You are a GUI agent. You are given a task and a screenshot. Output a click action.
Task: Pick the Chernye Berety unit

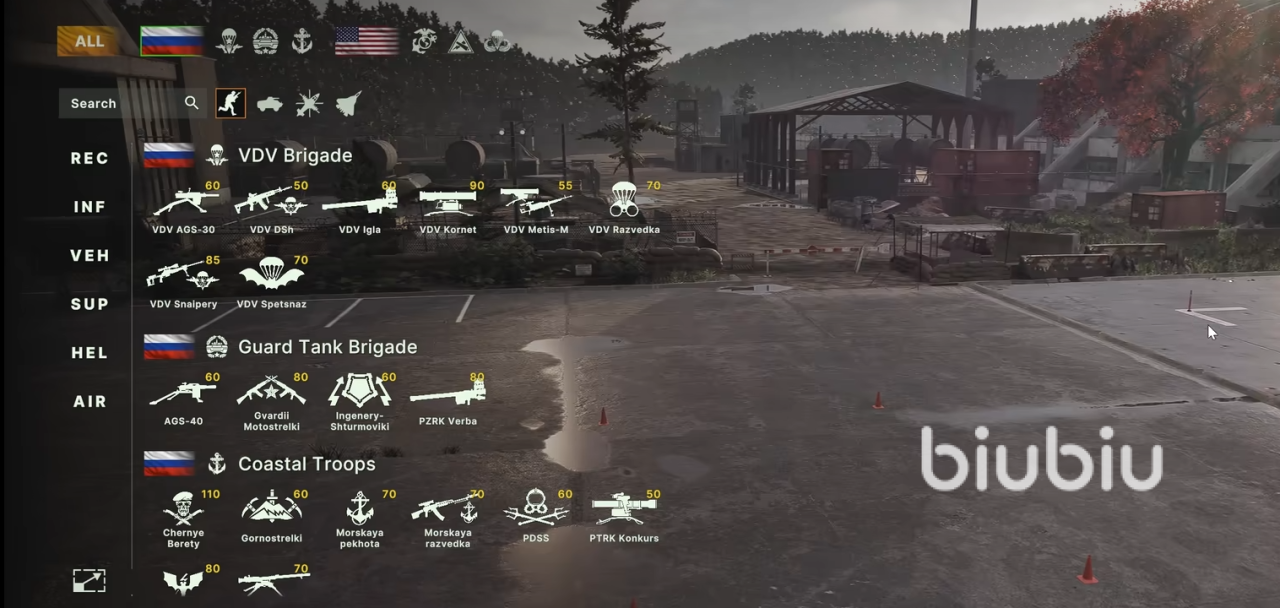click(183, 514)
